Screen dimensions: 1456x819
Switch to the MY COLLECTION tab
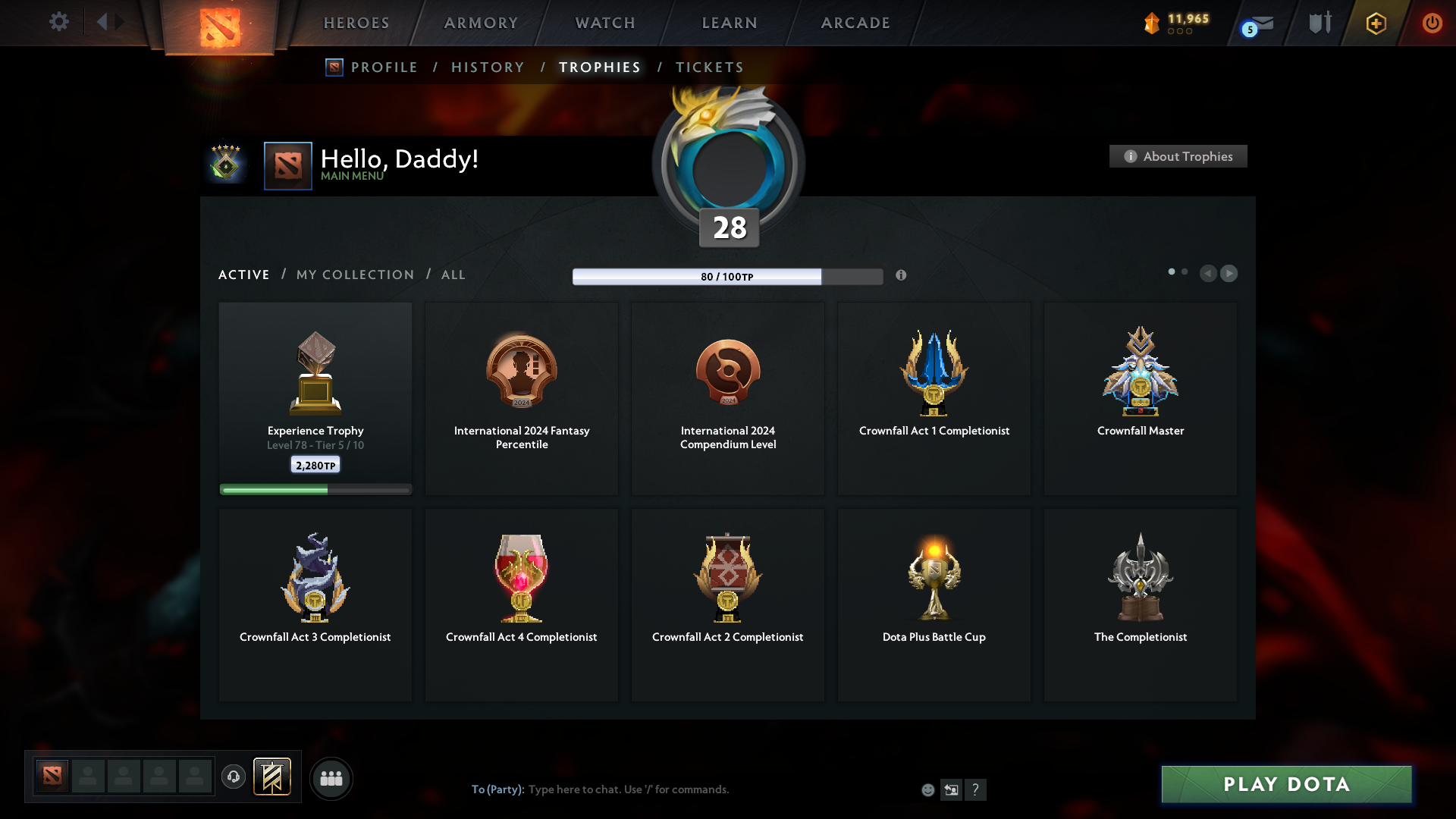(x=354, y=275)
